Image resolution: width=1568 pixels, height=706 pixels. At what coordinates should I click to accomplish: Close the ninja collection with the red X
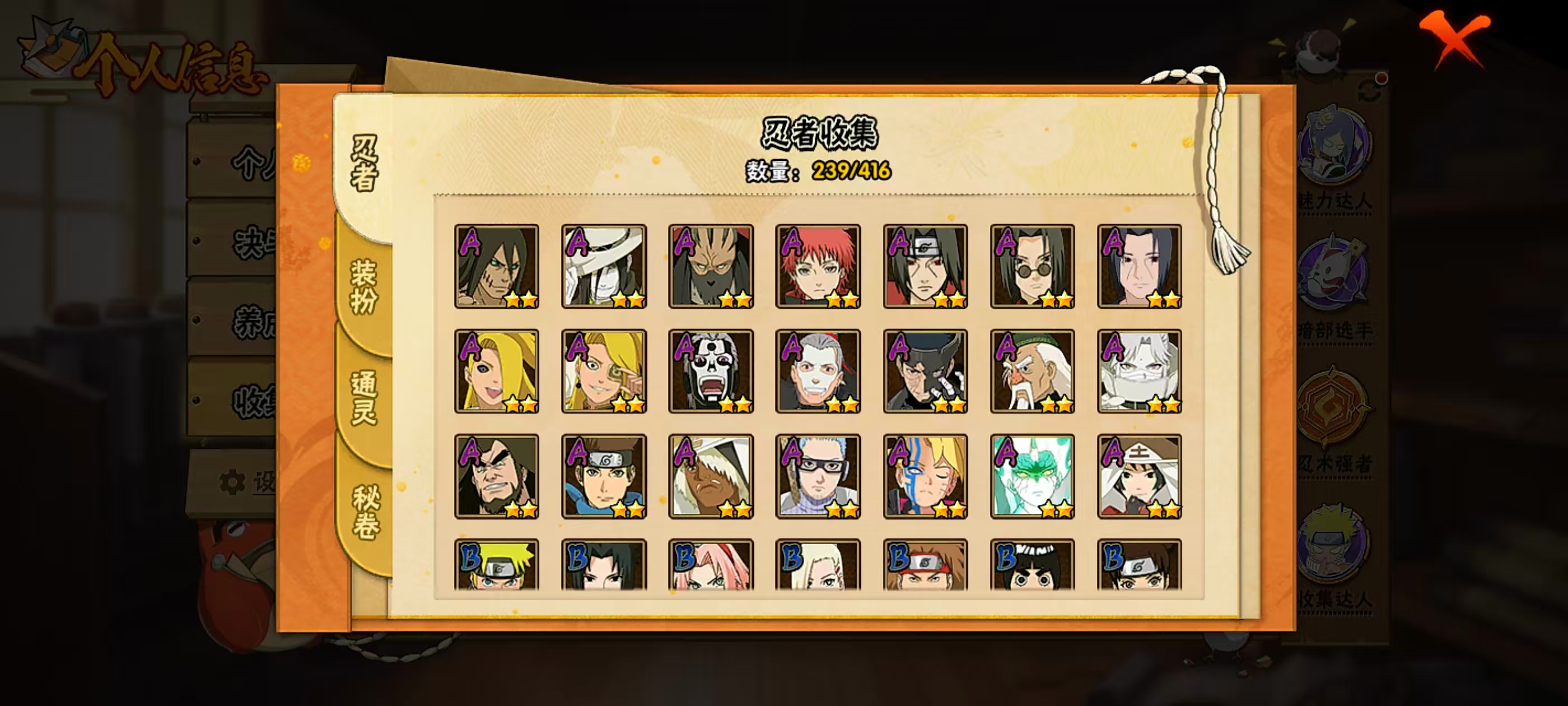(1454, 37)
